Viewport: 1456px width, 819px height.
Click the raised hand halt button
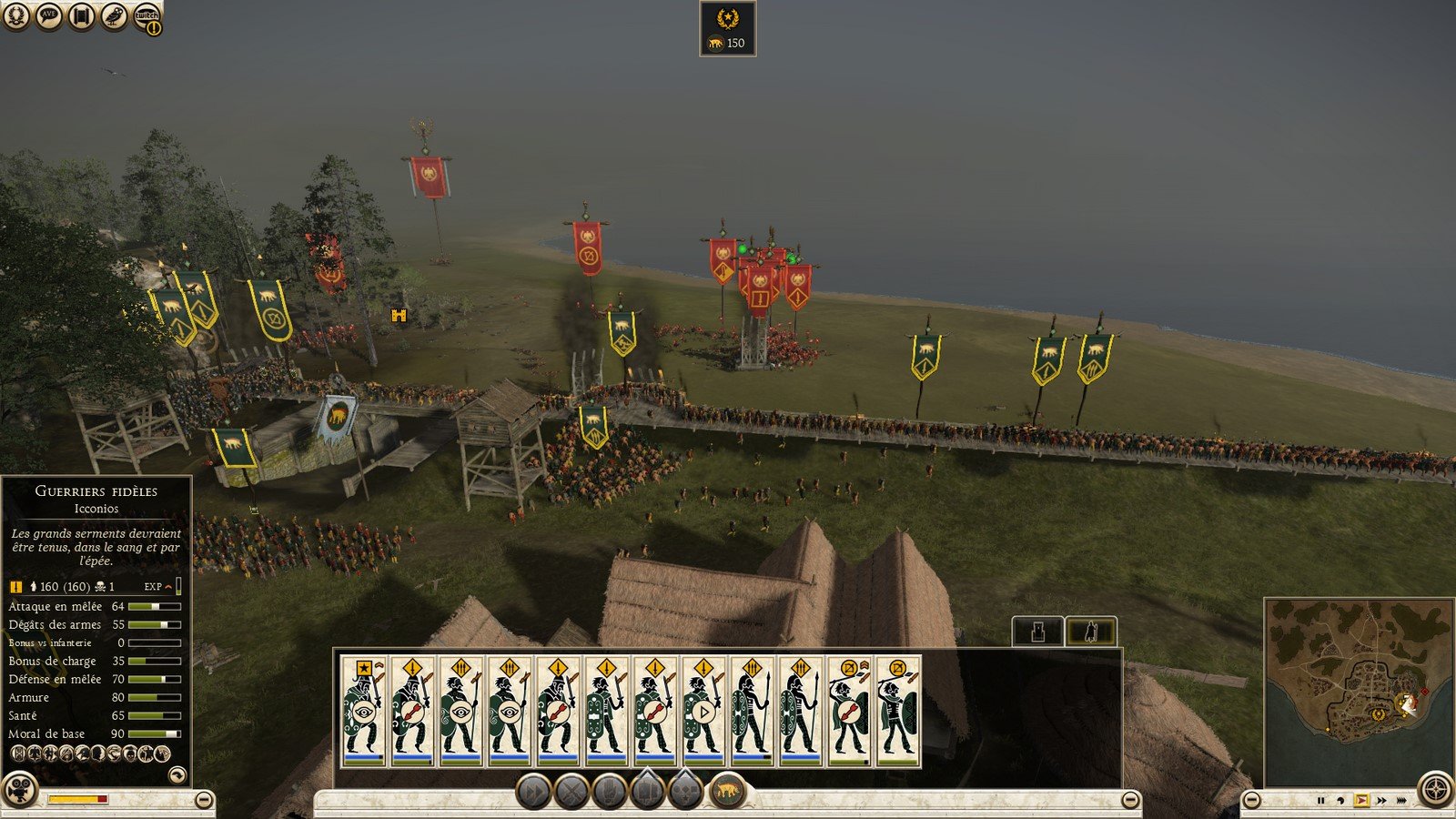tap(610, 792)
